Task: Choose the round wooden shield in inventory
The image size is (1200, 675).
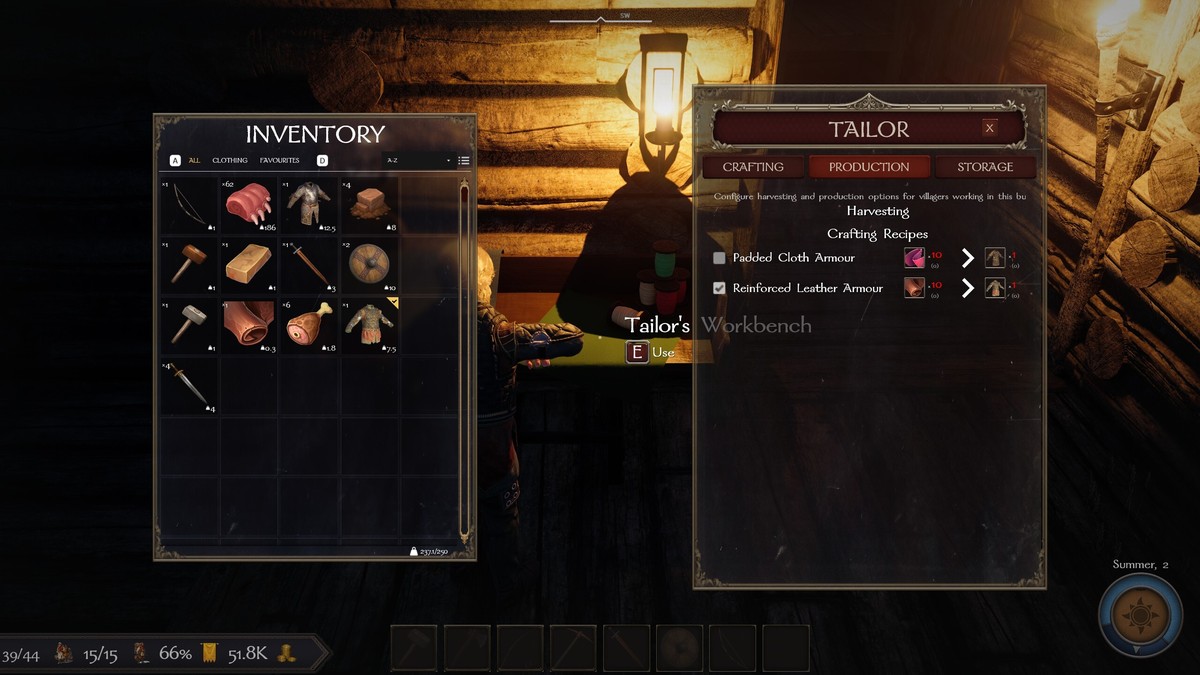Action: pos(369,266)
